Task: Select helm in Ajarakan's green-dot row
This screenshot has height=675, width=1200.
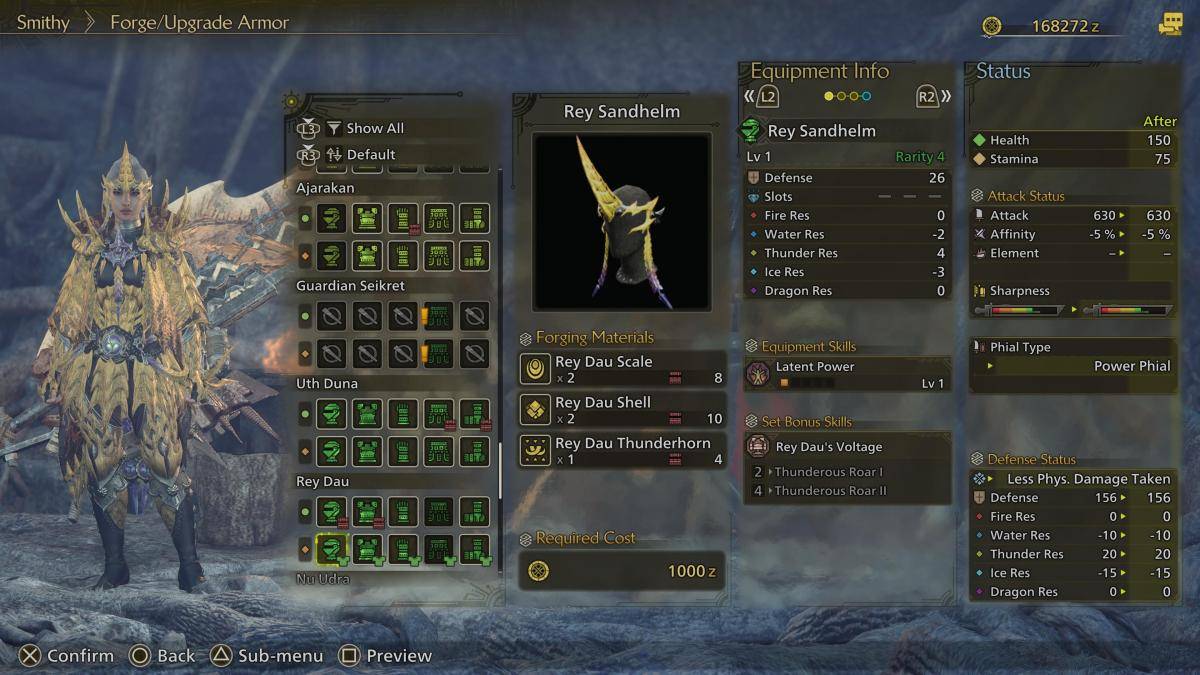Action: tap(331, 218)
